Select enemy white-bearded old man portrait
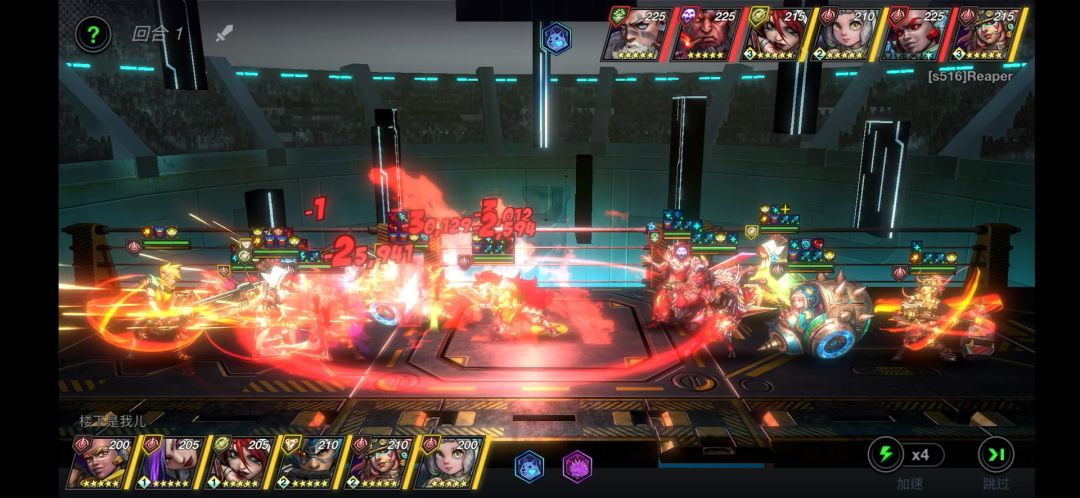1080x498 pixels. [637, 34]
